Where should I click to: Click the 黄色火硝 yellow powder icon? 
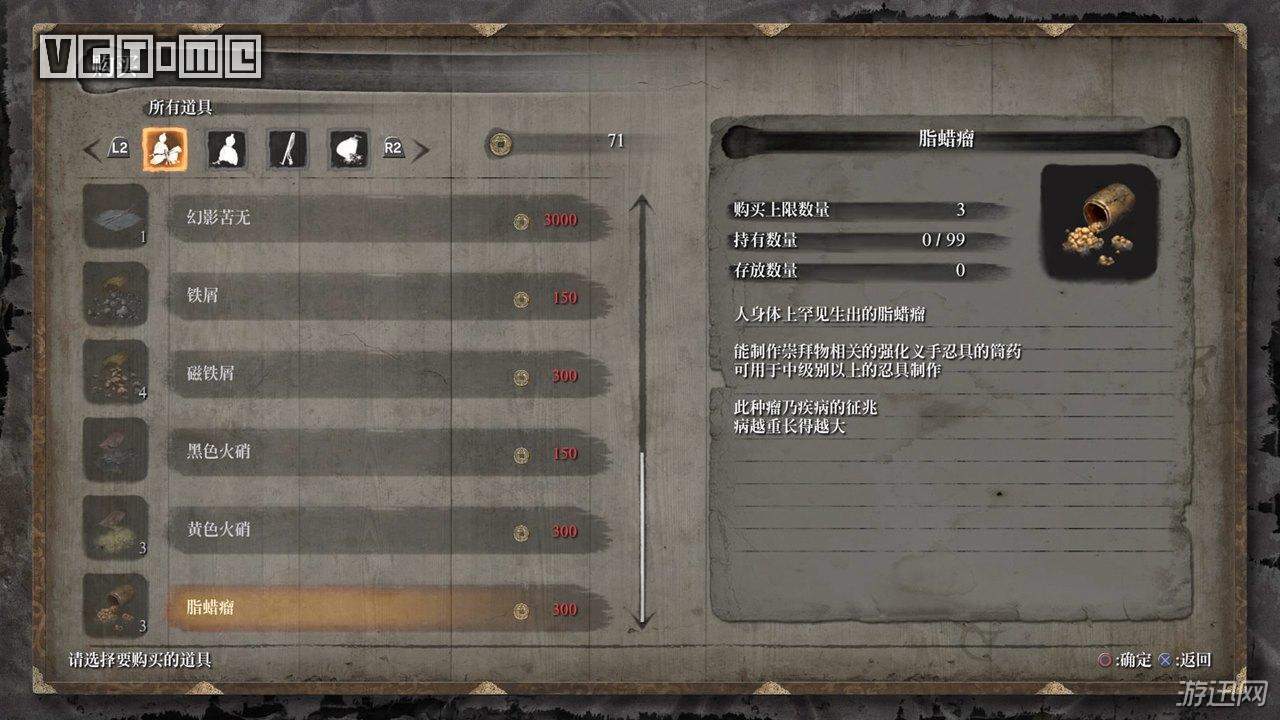115,528
